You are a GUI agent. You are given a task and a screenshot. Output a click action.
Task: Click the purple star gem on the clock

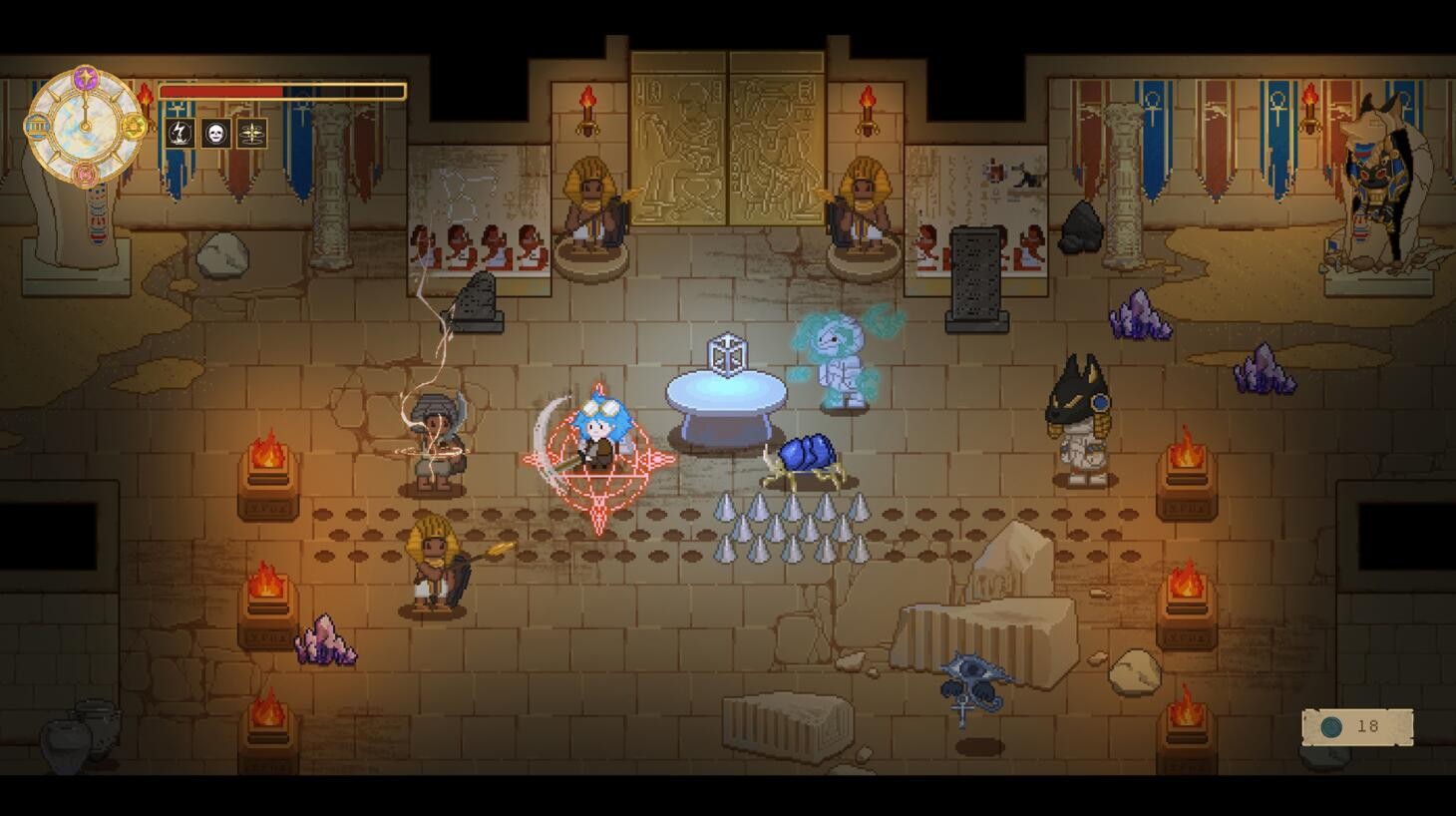pyautogui.click(x=86, y=77)
